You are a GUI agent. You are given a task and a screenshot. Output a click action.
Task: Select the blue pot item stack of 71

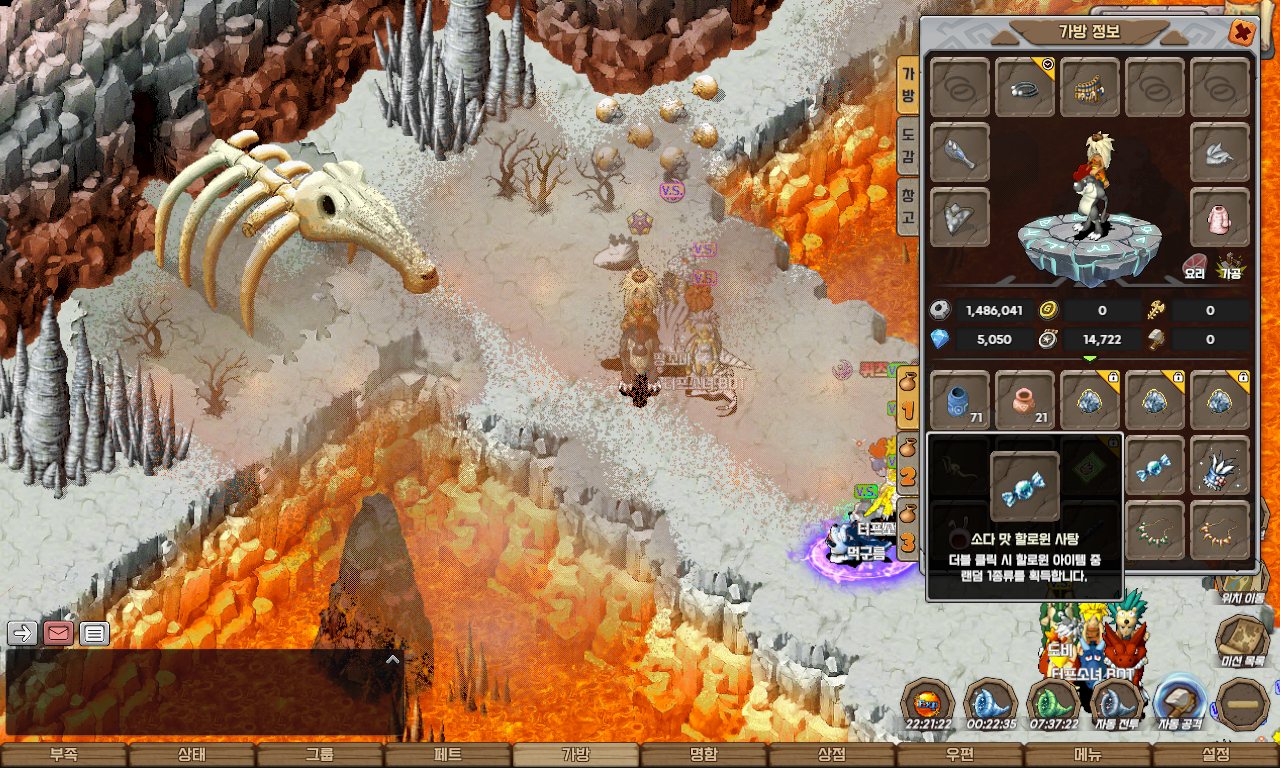pos(960,401)
